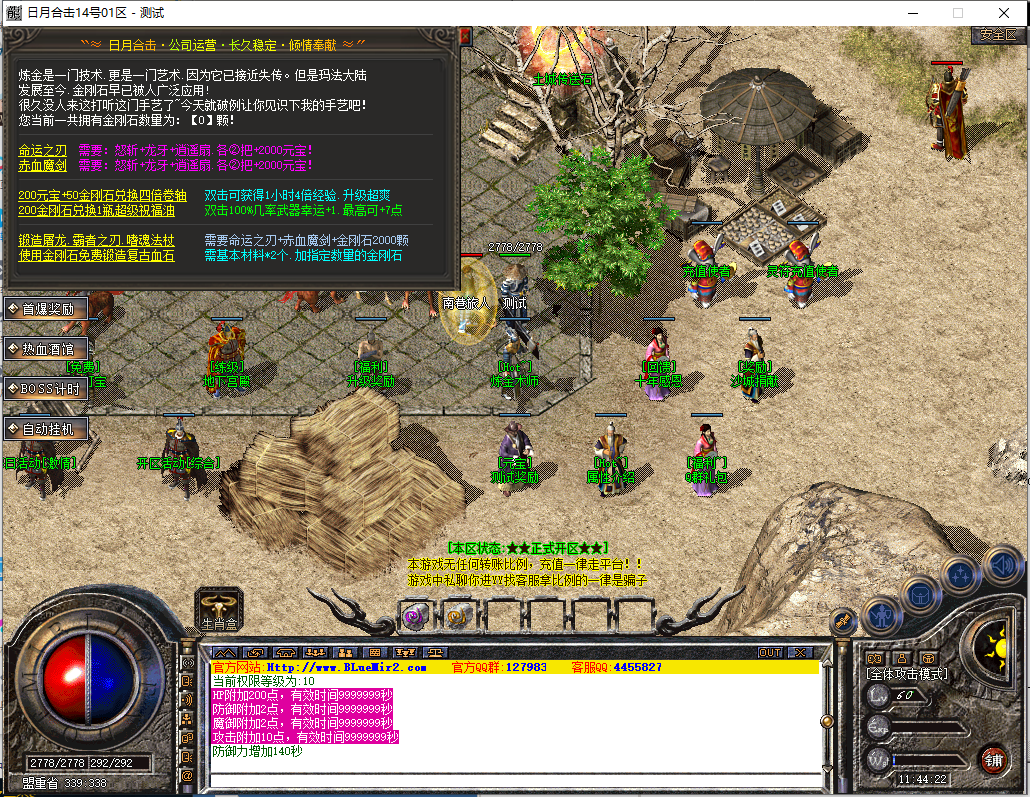Close the alchemy NPC dialog
The image size is (1030, 797).
pyautogui.click(x=464, y=36)
